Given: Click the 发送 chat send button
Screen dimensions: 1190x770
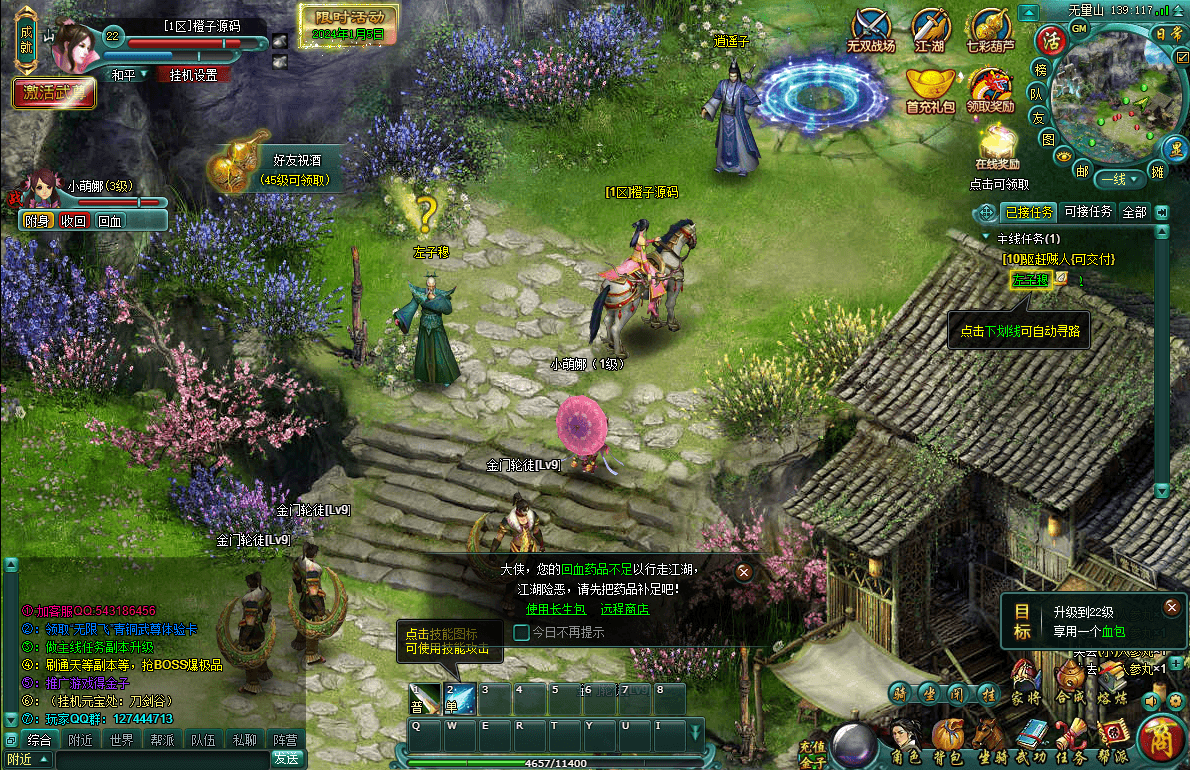Looking at the screenshot, I should [x=286, y=759].
